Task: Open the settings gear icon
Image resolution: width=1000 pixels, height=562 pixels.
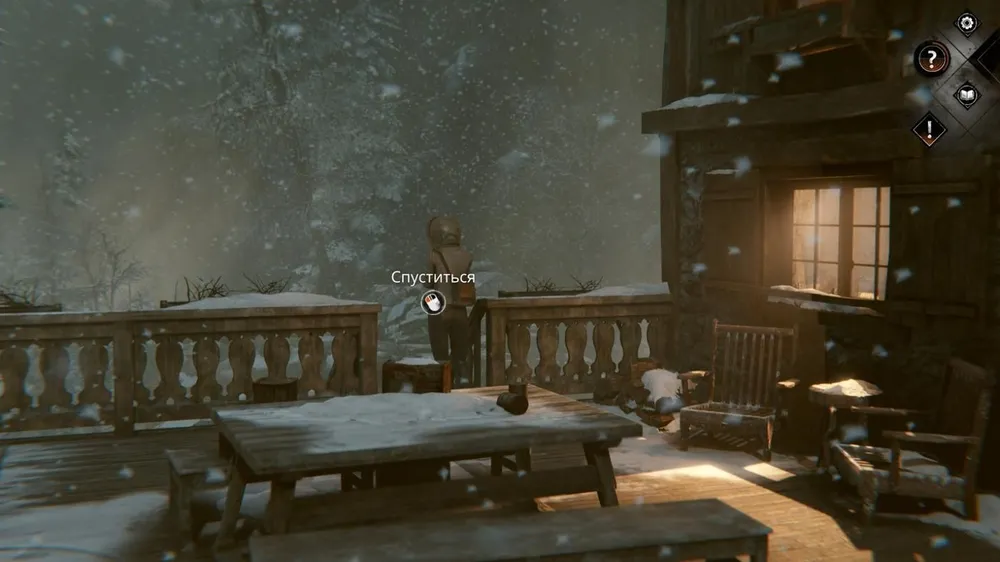Action: pyautogui.click(x=966, y=23)
